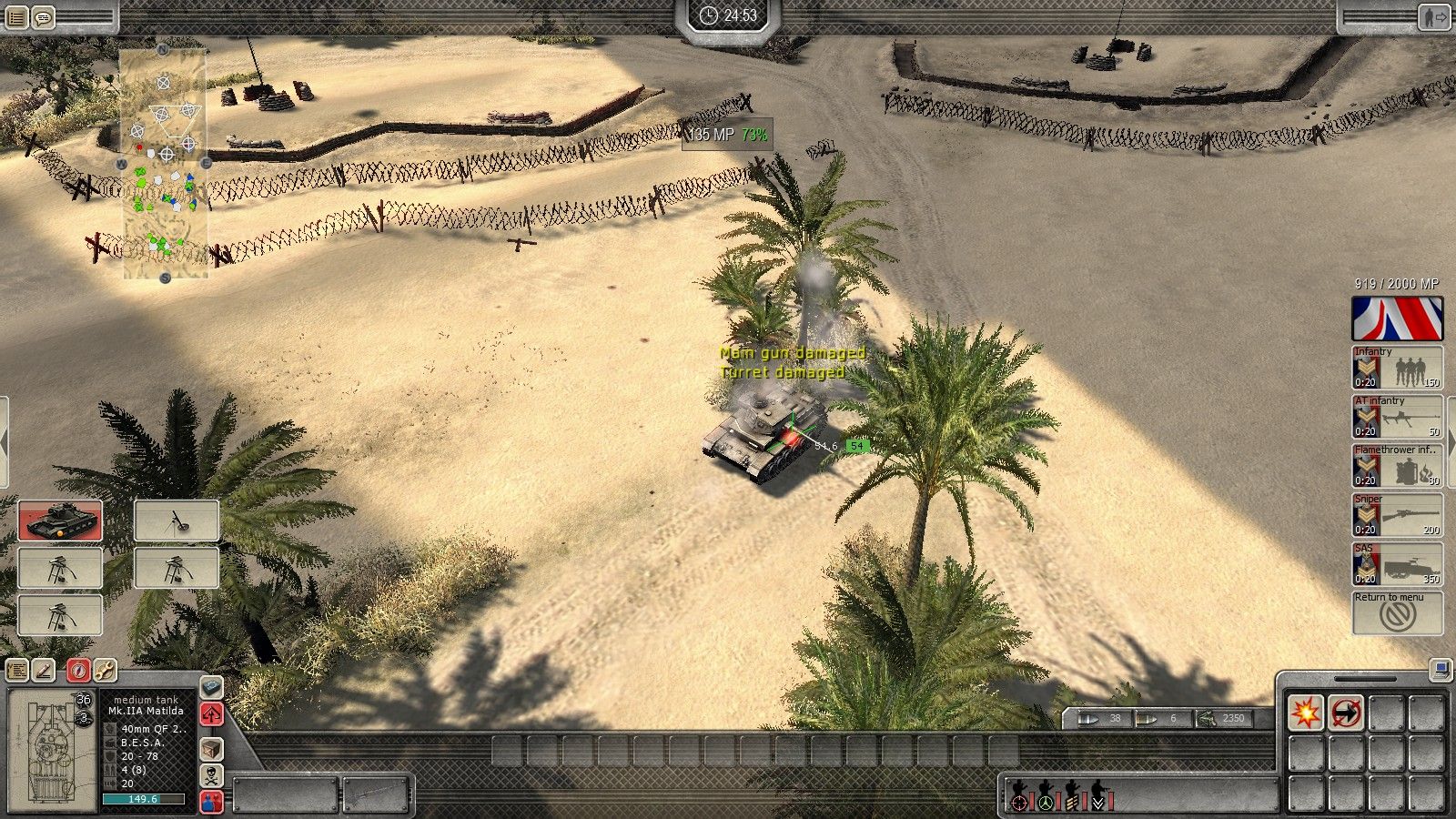
Task: Select the mortar unit card
Action: 177,521
